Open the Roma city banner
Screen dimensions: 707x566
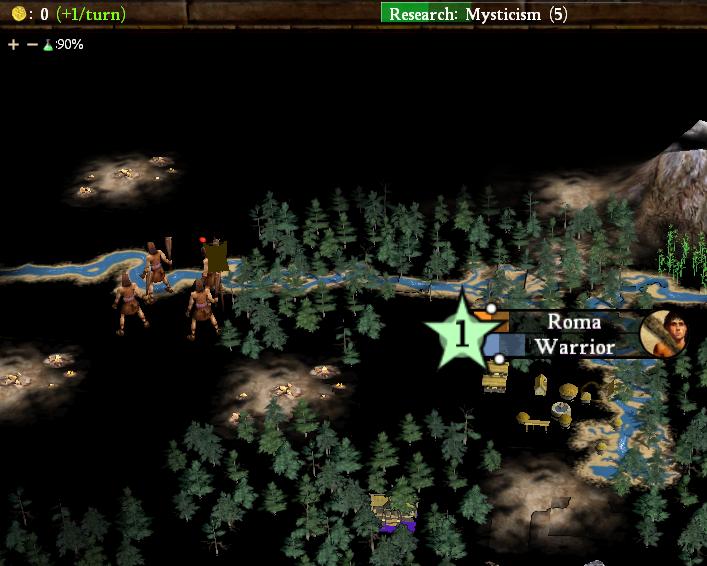coord(573,323)
